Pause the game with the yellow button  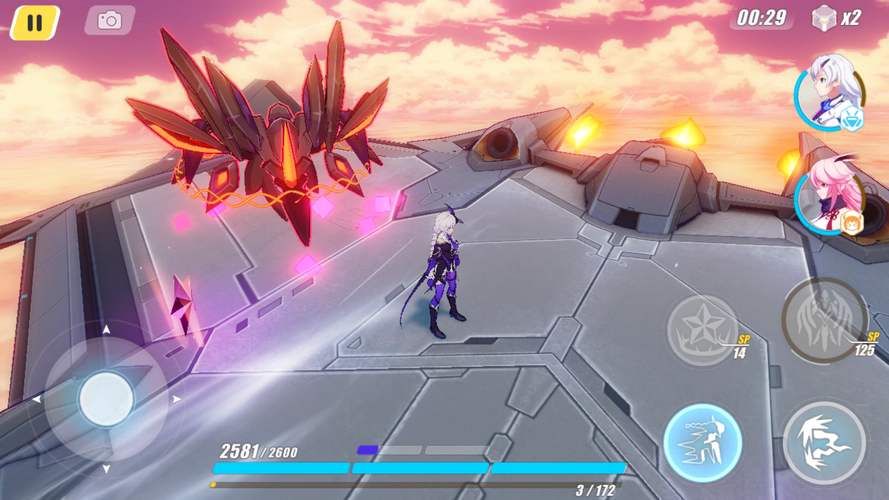click(35, 22)
